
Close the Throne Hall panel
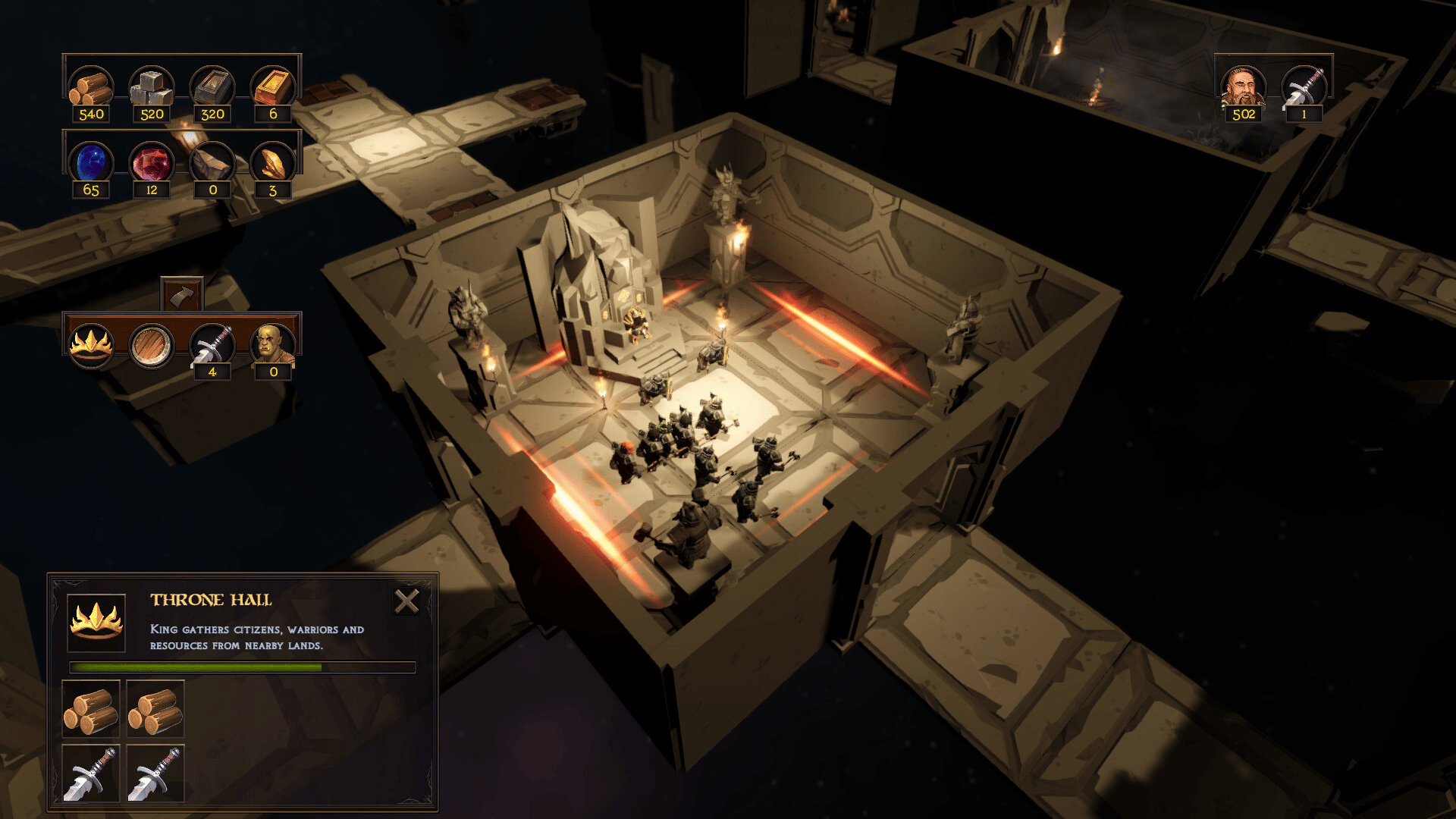406,601
